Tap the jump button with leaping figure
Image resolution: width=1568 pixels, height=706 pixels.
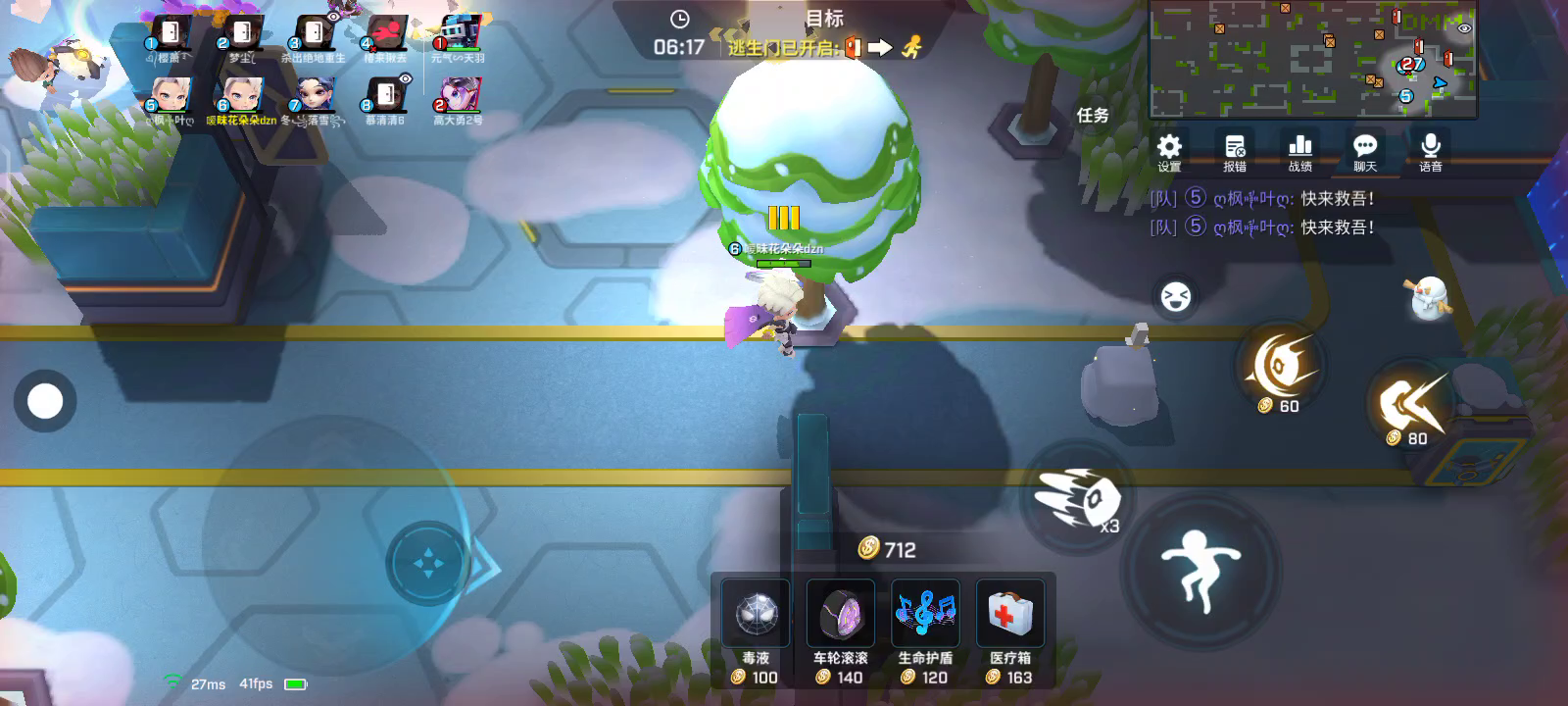pos(1200,567)
